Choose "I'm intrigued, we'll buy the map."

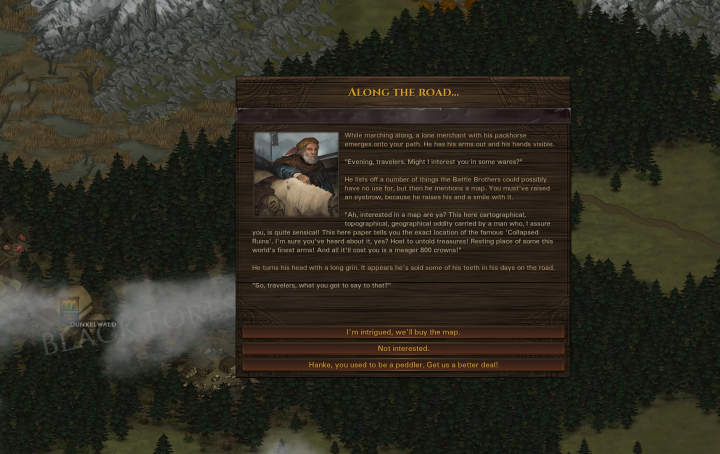pos(403,332)
